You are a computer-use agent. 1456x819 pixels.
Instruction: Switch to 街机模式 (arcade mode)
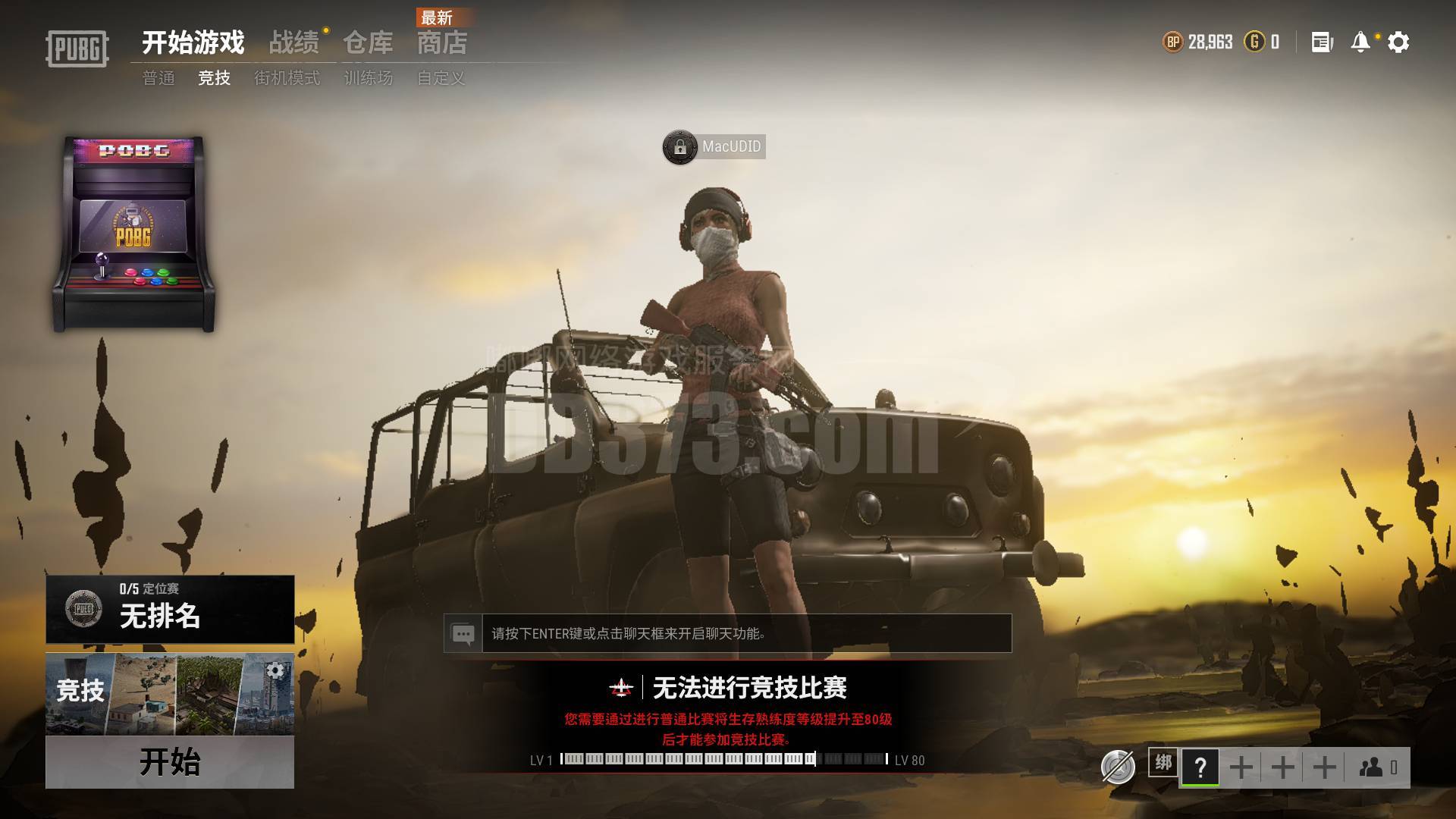pyautogui.click(x=287, y=78)
